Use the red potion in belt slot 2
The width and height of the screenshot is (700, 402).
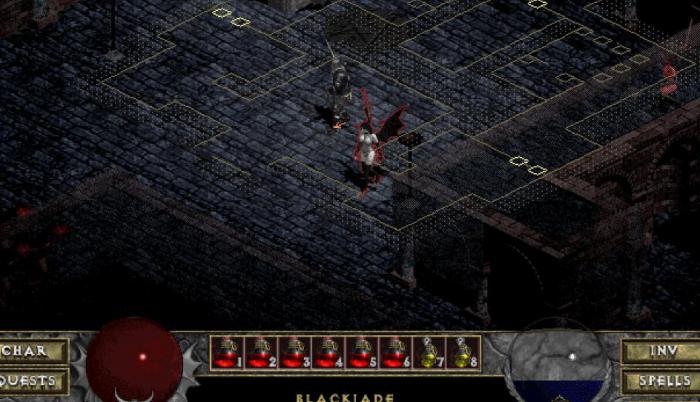(x=260, y=352)
